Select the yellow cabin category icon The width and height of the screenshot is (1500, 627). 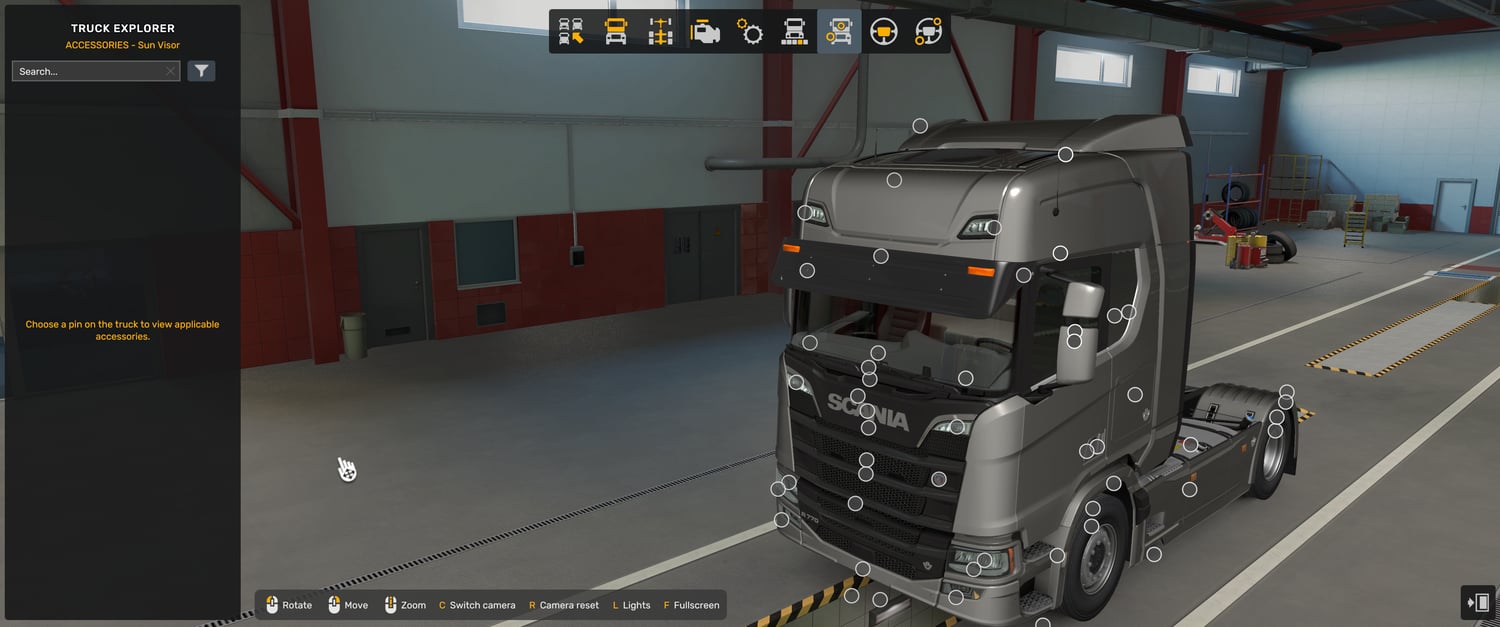pos(616,32)
